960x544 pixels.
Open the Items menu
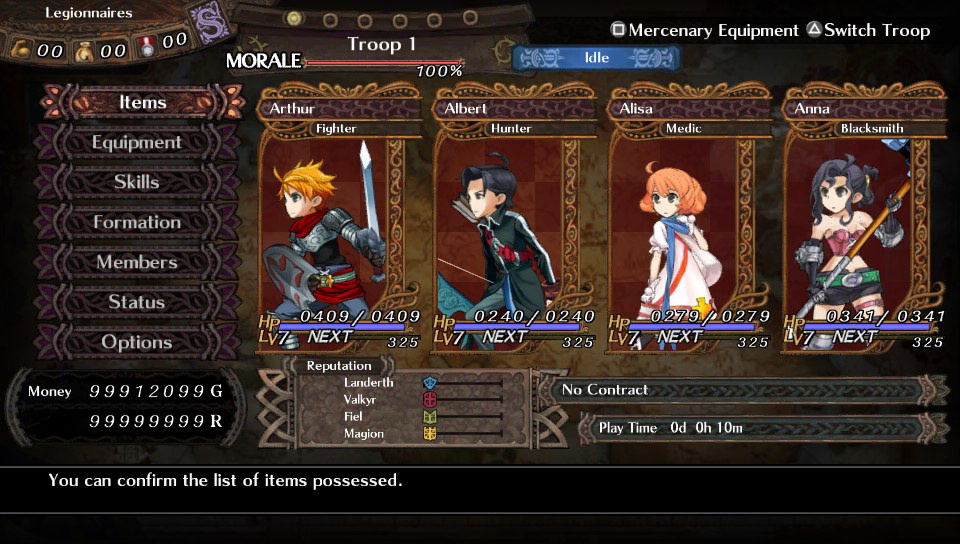pyautogui.click(x=142, y=102)
